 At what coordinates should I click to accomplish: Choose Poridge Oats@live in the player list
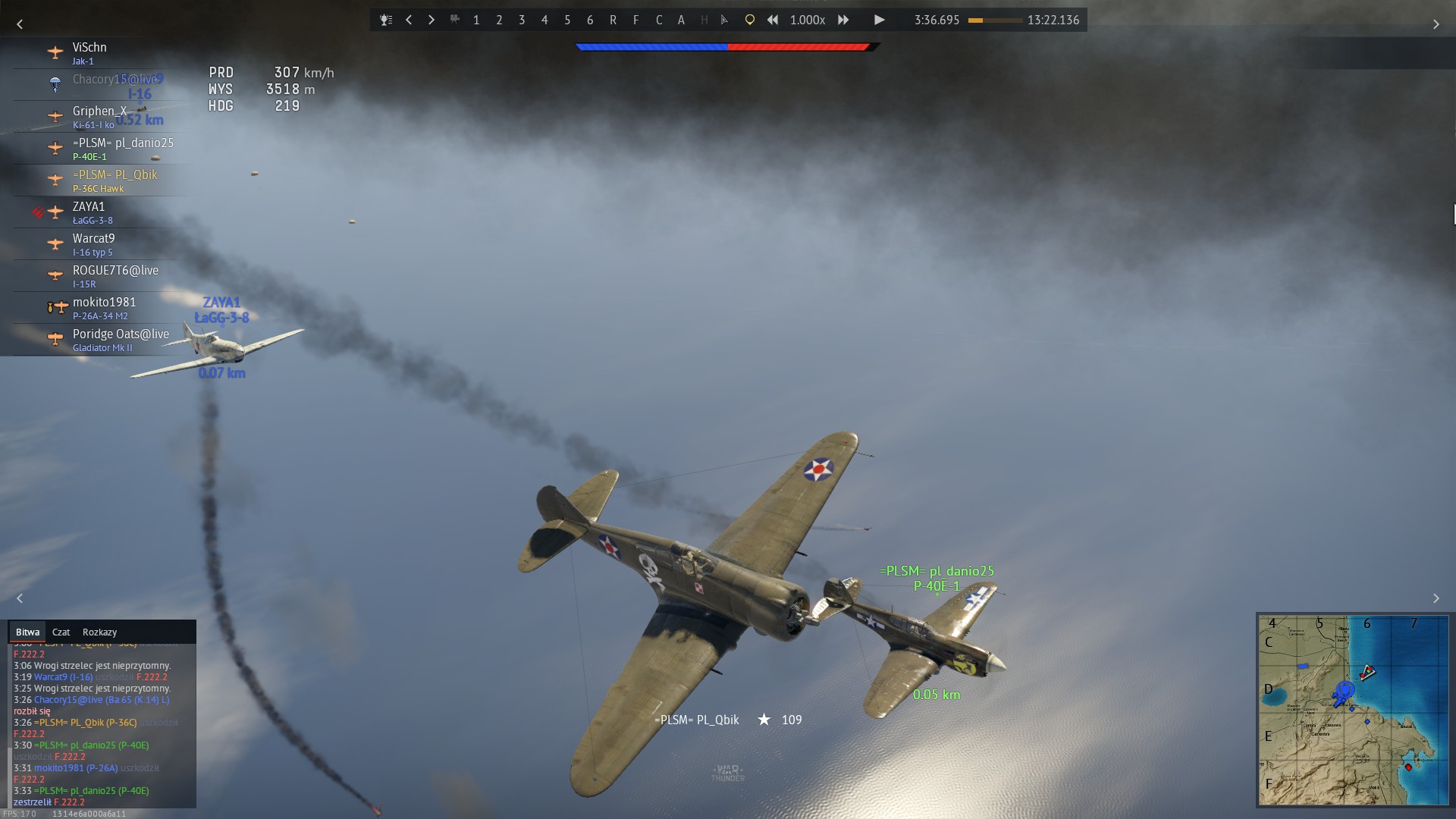pyautogui.click(x=120, y=340)
